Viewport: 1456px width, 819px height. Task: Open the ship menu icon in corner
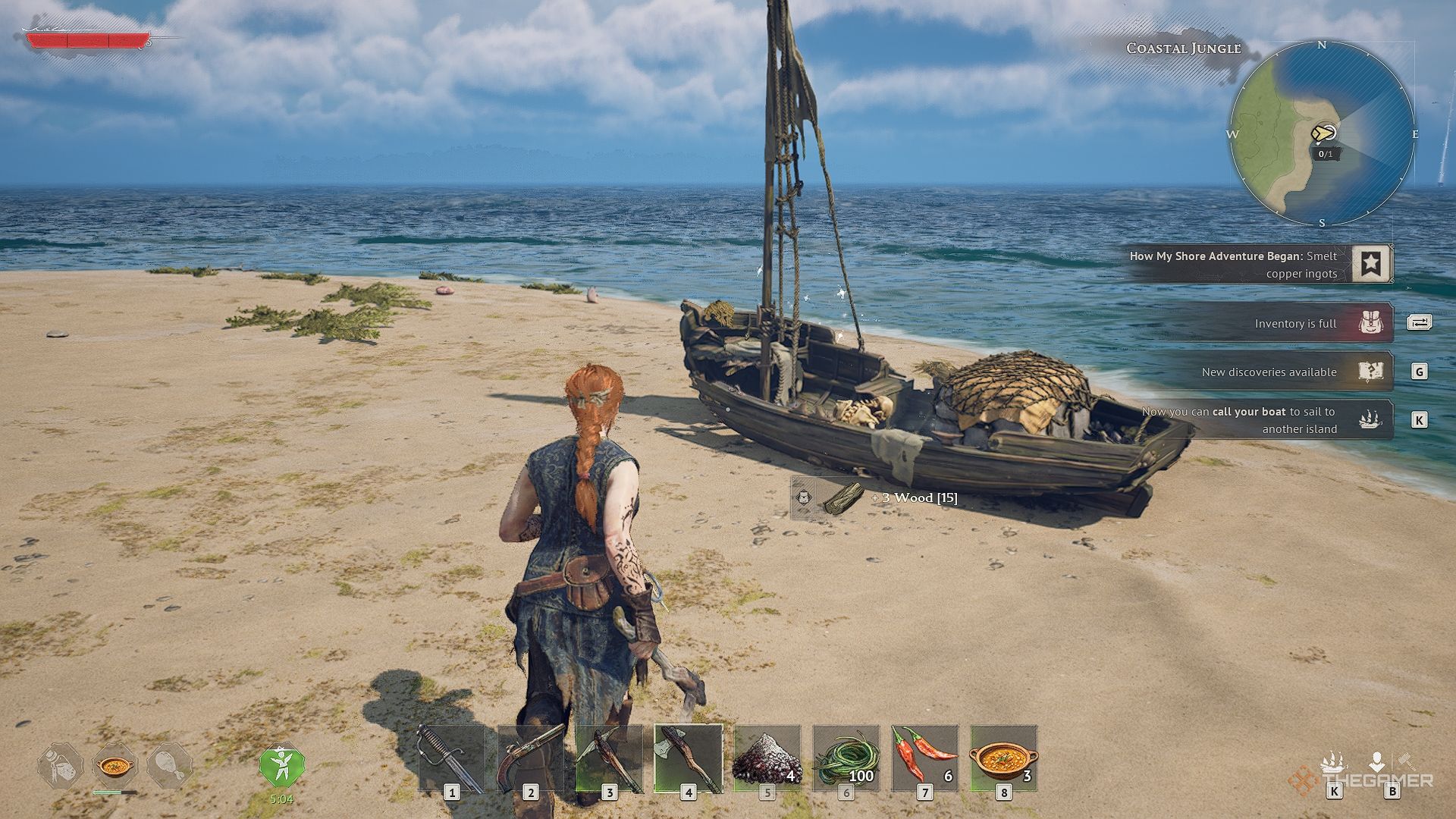(1333, 763)
